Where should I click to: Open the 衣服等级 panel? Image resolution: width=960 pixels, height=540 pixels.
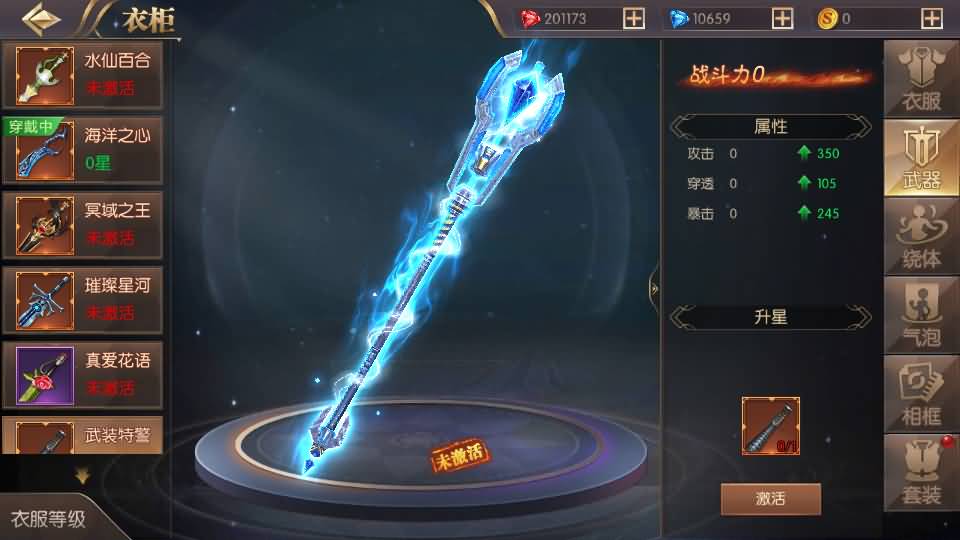(x=48, y=519)
